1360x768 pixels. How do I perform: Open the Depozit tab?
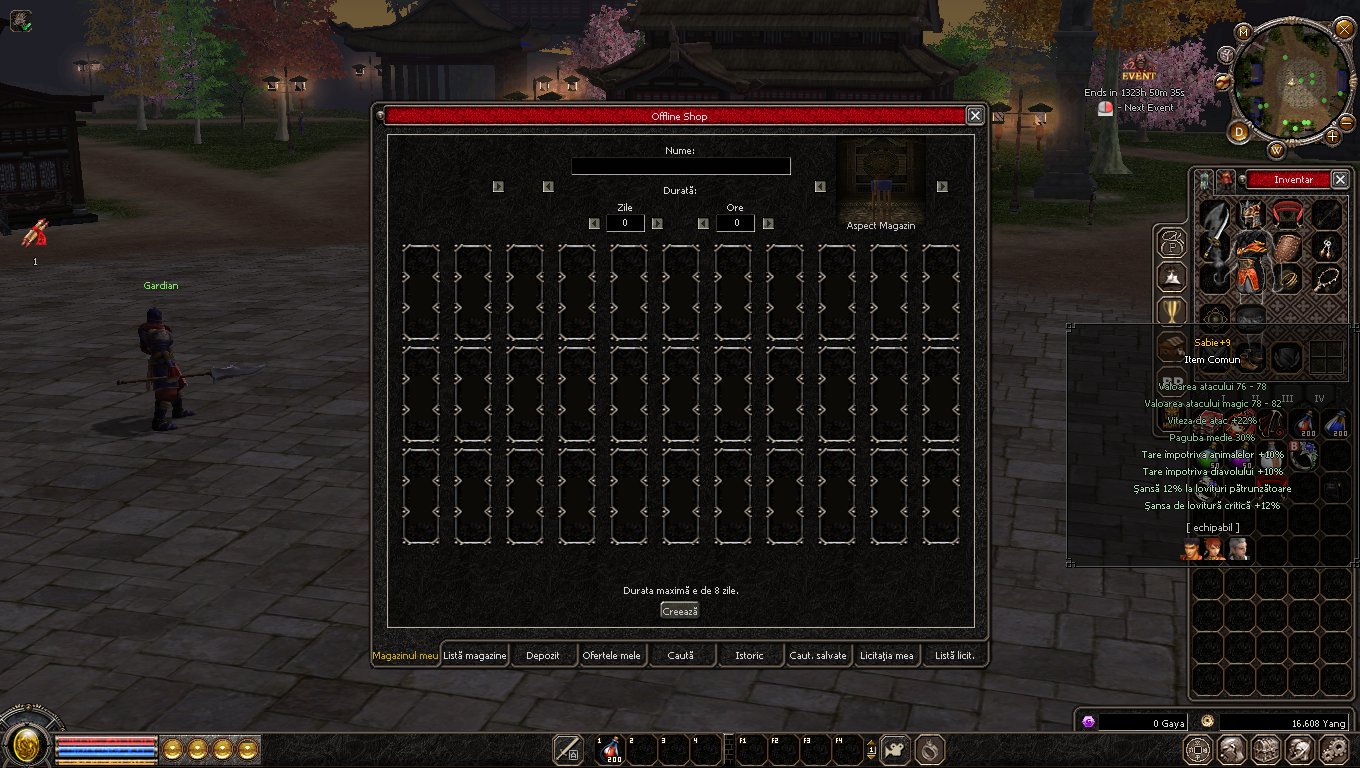[543, 656]
